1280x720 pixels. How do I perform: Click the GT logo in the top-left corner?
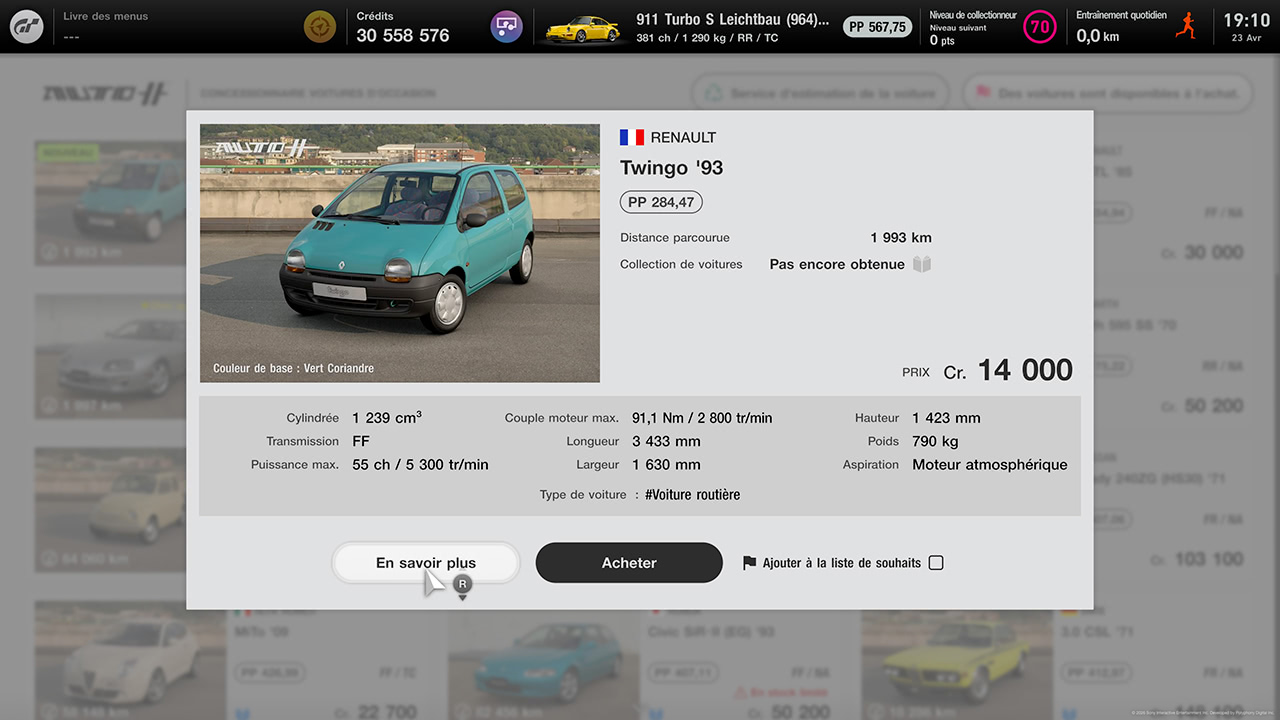[x=27, y=27]
